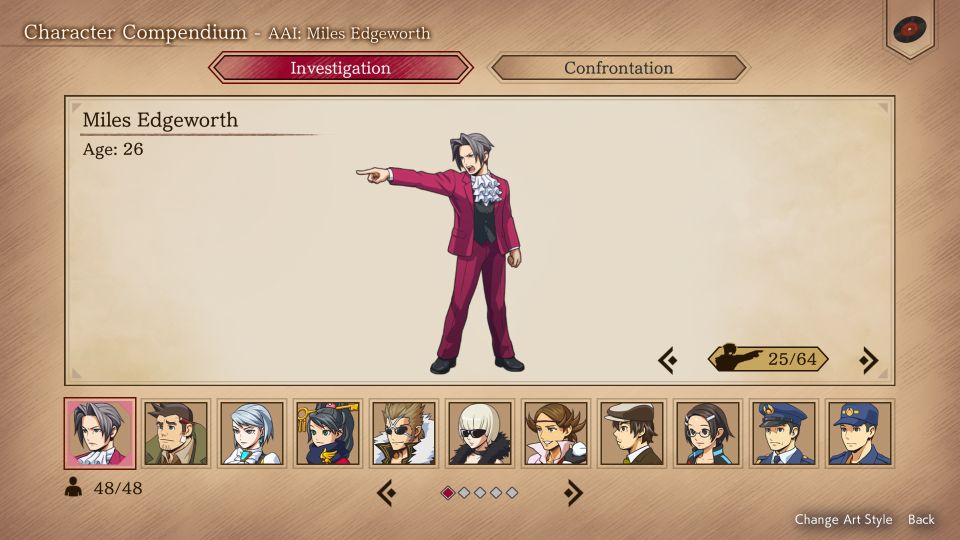Screen dimensions: 960x540
Task: Go to the next character page
Action: (573, 492)
